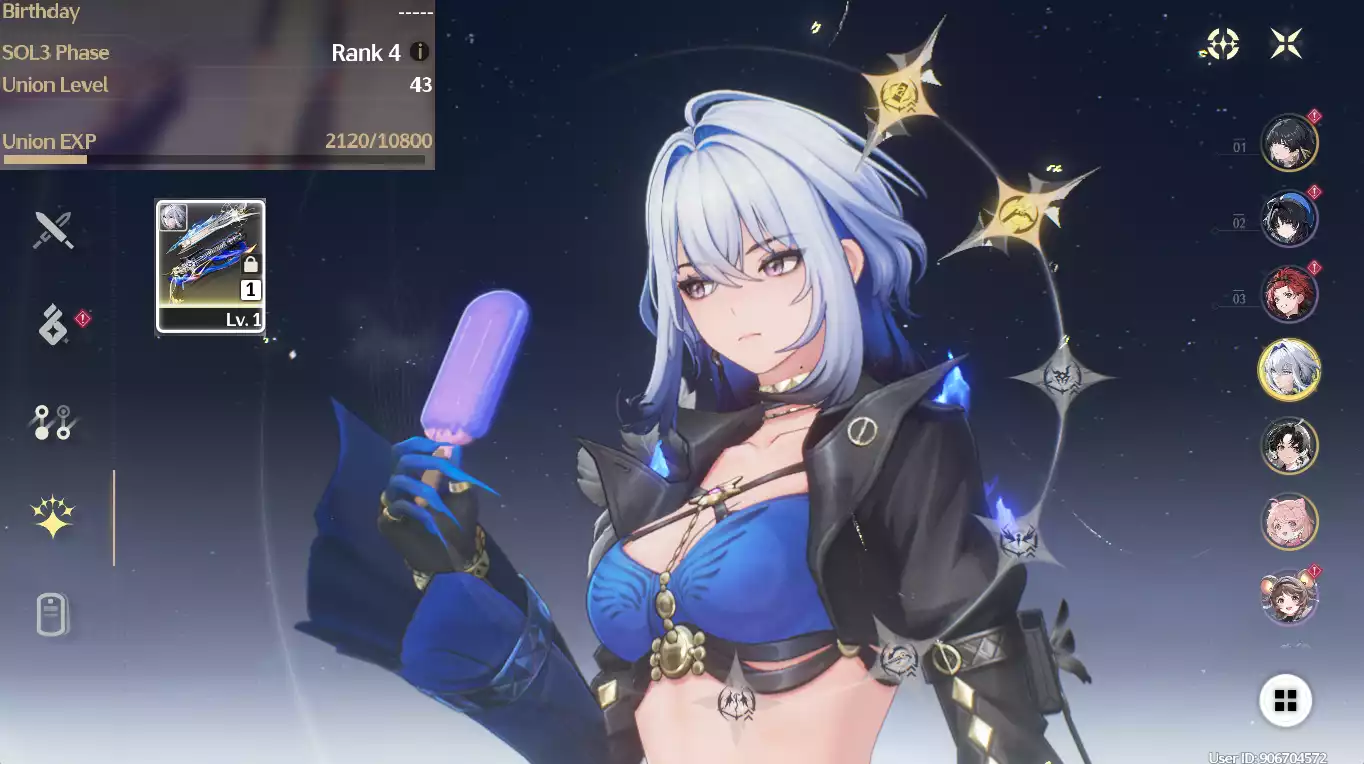Click the round crosshair icon beside close
The width and height of the screenshot is (1364, 764).
point(1223,43)
